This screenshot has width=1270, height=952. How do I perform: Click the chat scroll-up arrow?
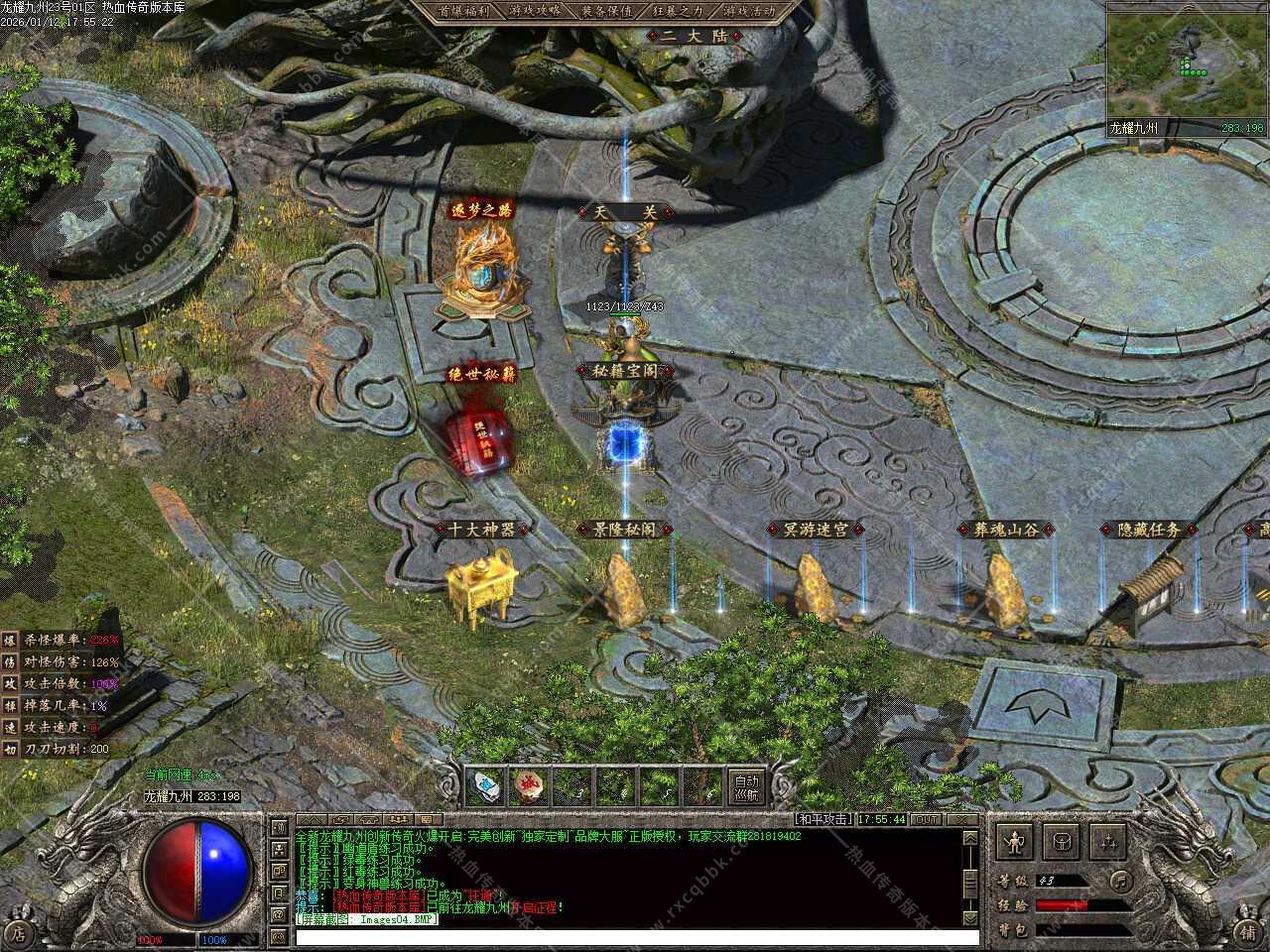click(x=971, y=838)
